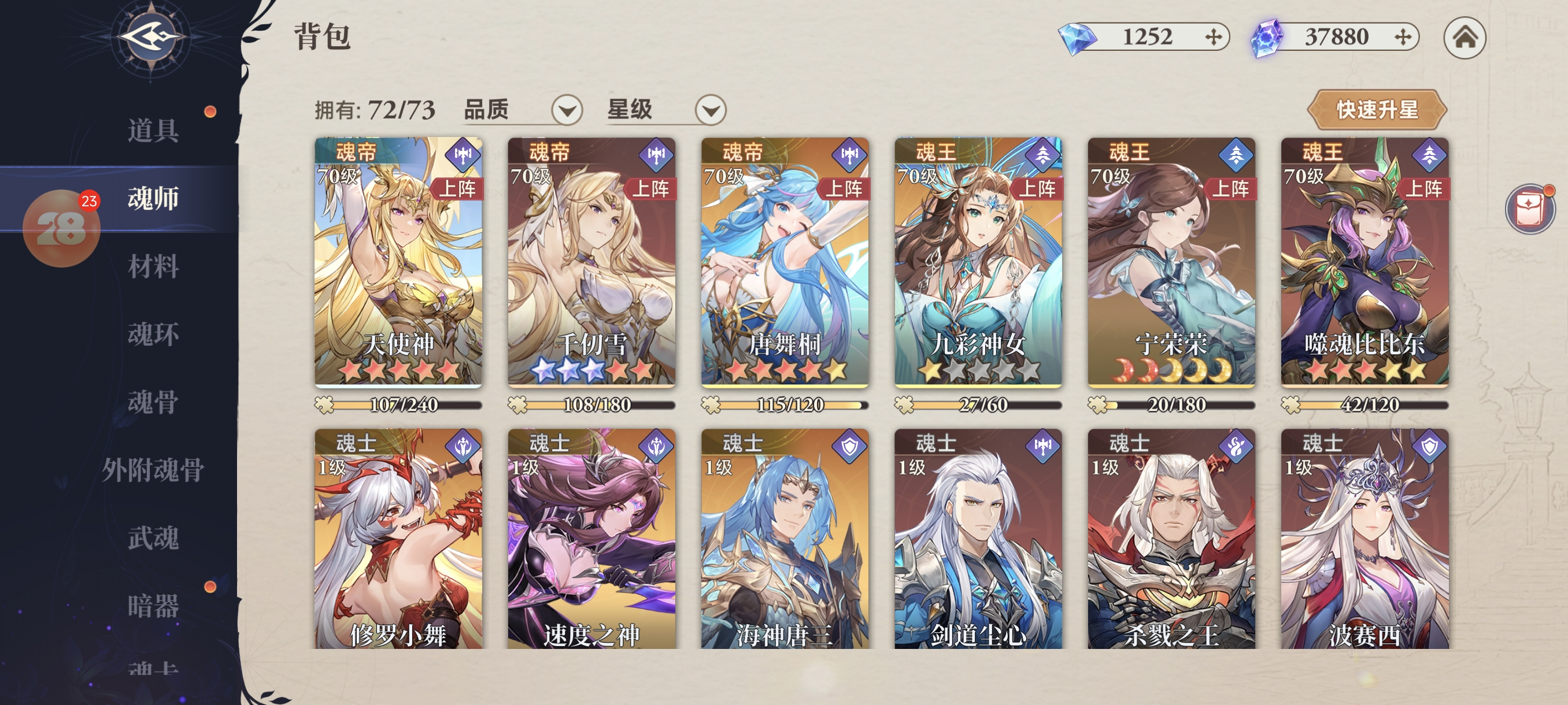
Task: Choose the 波赛西 character card
Action: [1364, 539]
